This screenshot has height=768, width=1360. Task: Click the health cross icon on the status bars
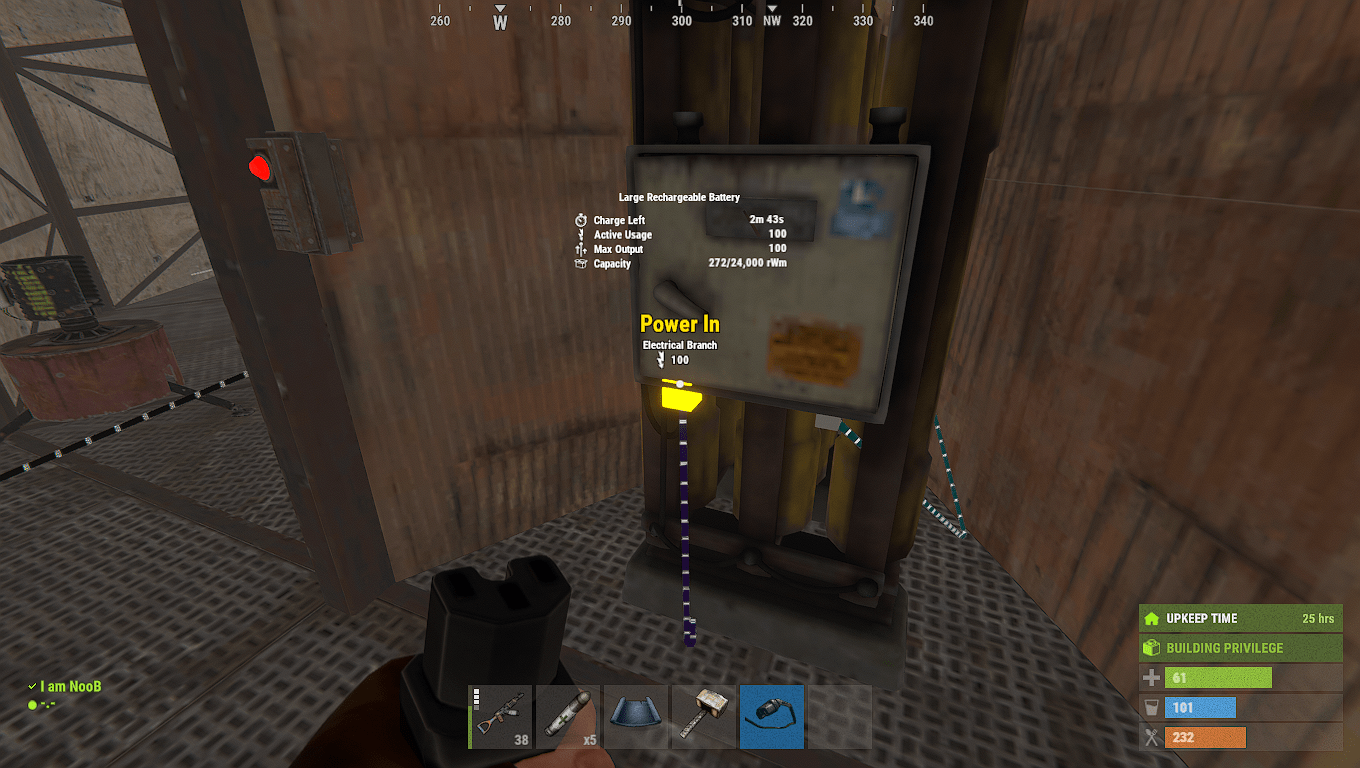point(1152,677)
